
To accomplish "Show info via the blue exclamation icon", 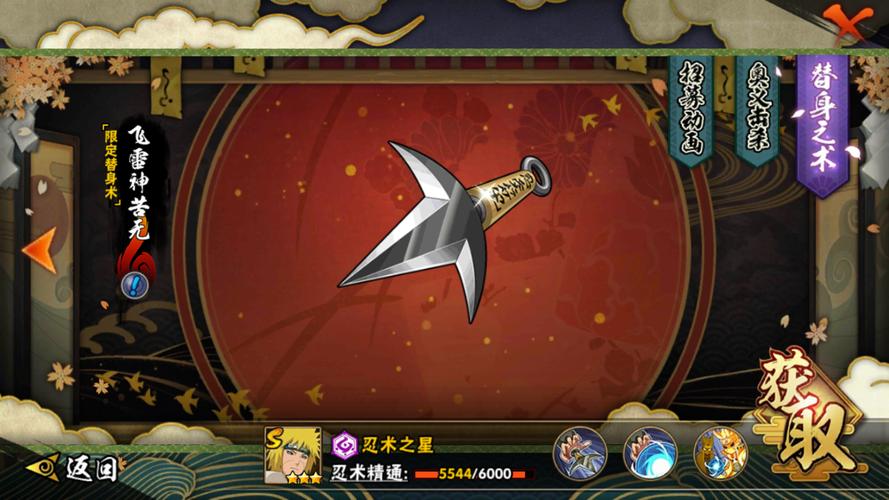I will pos(135,286).
